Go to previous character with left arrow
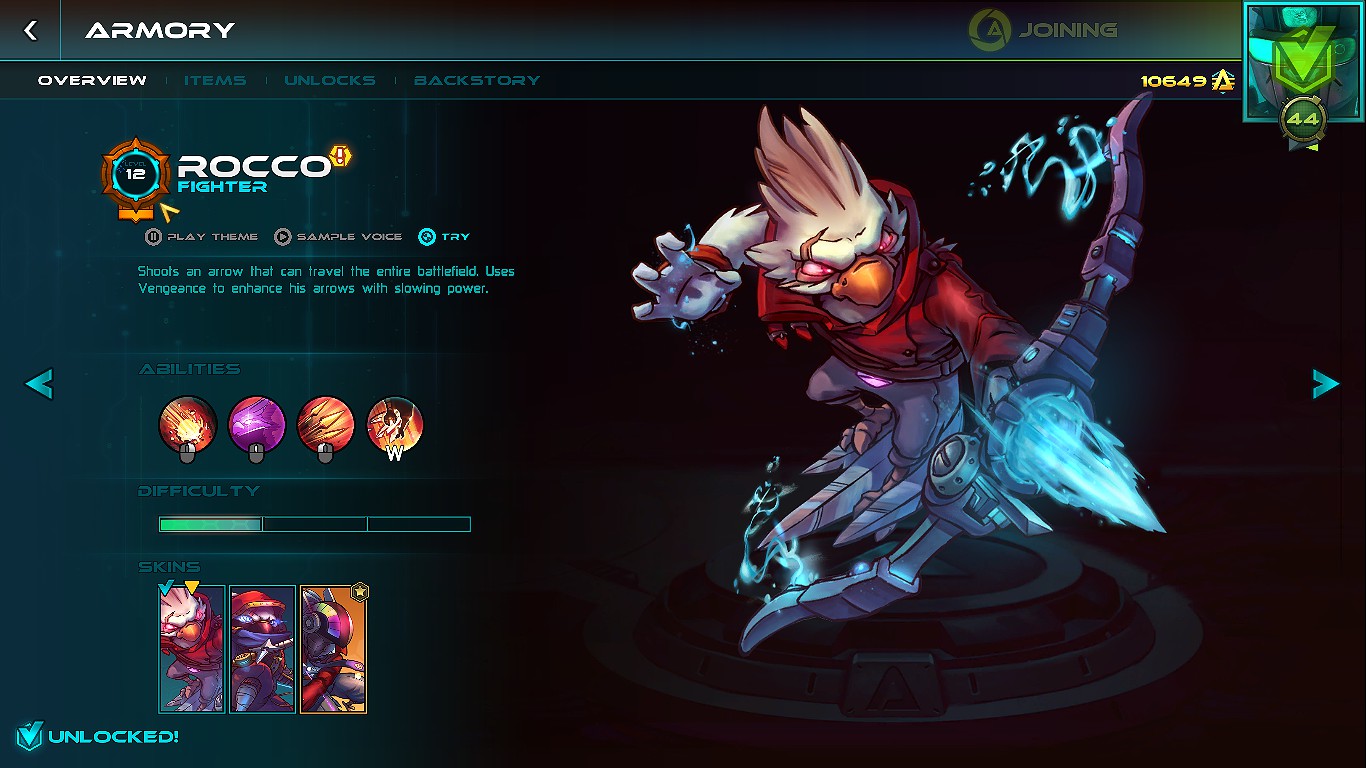This screenshot has width=1366, height=768. pos(38,383)
